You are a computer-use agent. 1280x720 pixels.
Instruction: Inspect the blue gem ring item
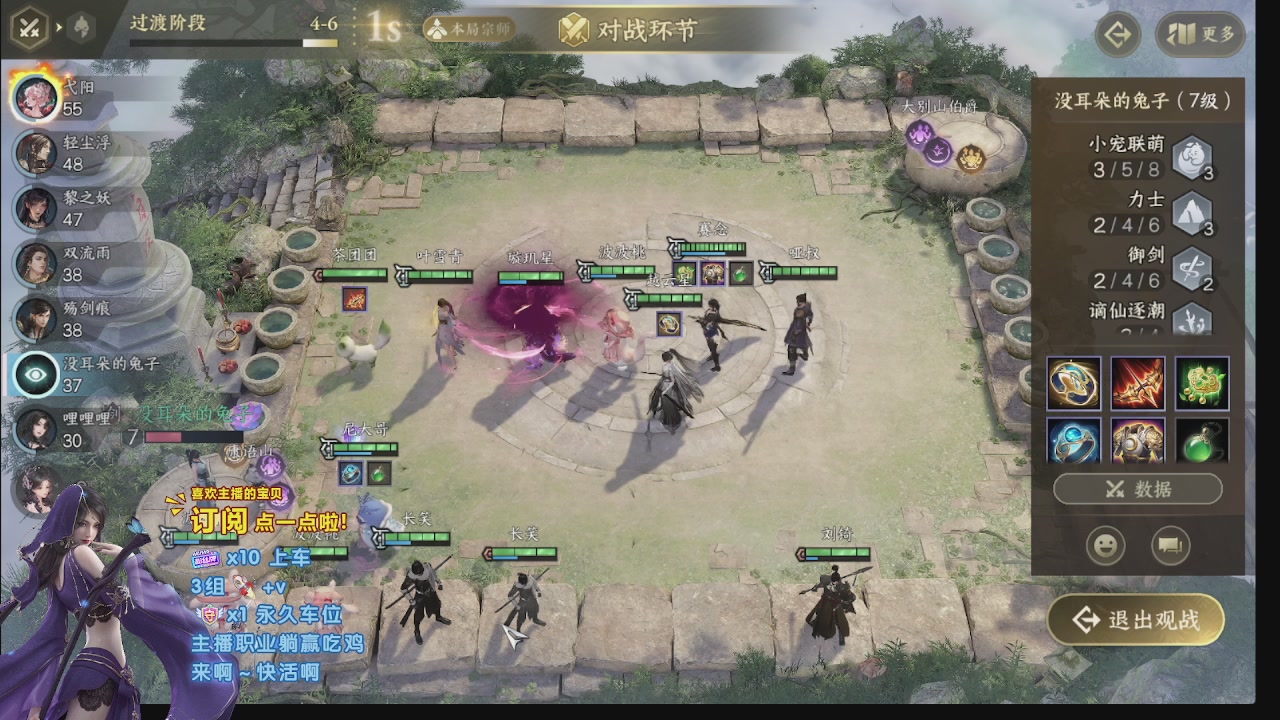pos(1074,440)
